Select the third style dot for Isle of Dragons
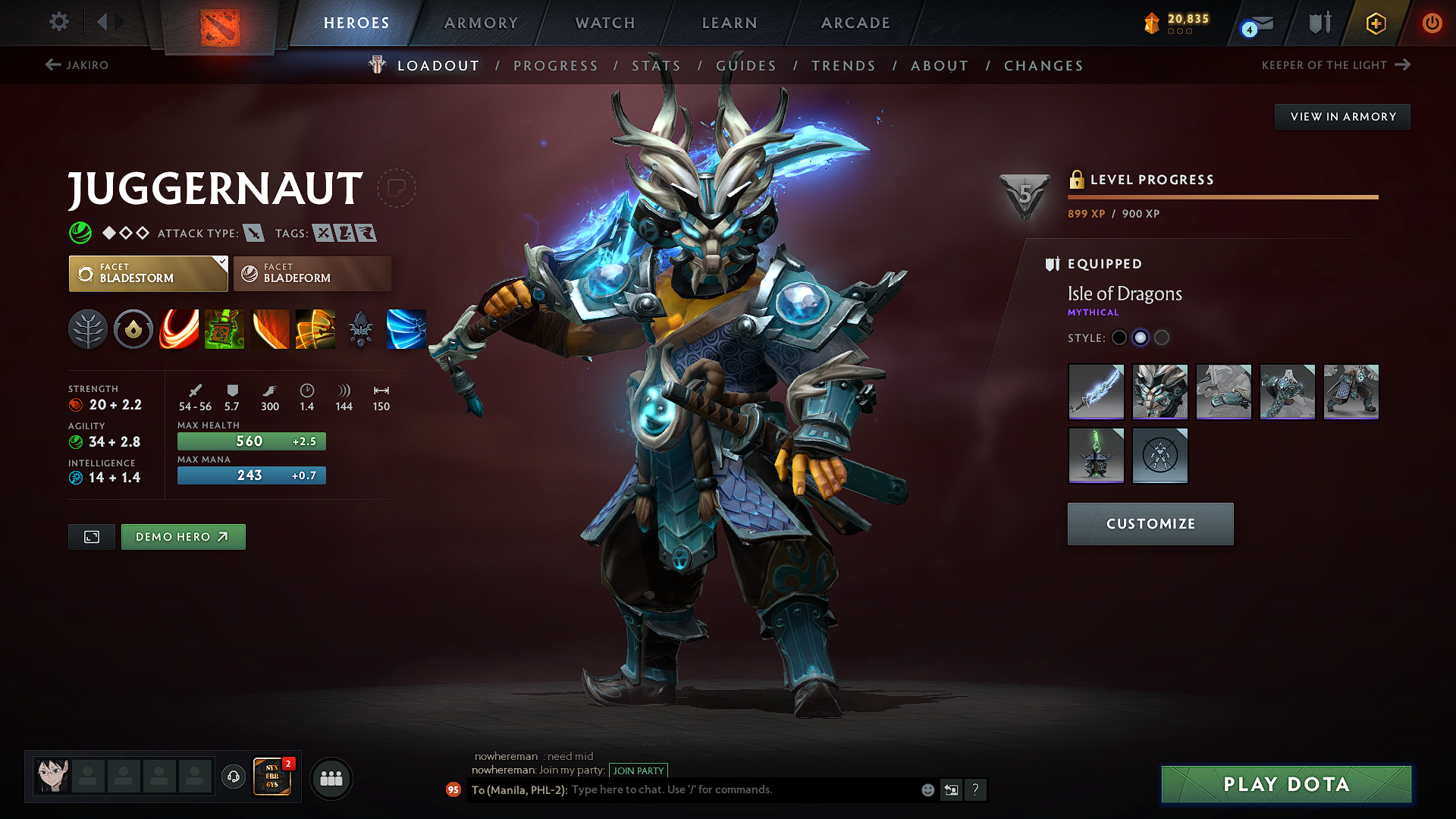 [1162, 338]
